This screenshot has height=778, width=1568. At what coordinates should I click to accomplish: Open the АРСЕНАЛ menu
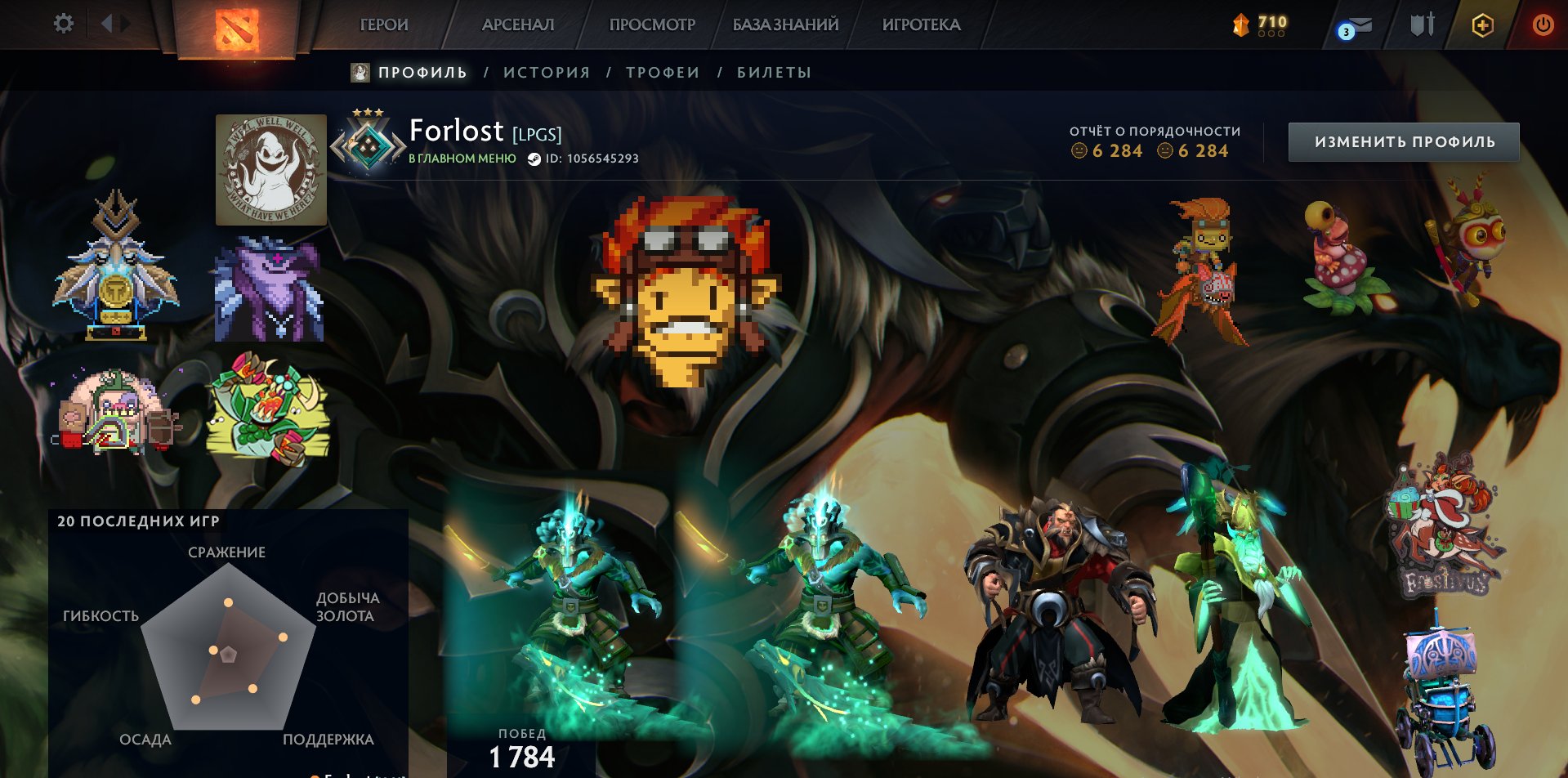coord(516,25)
